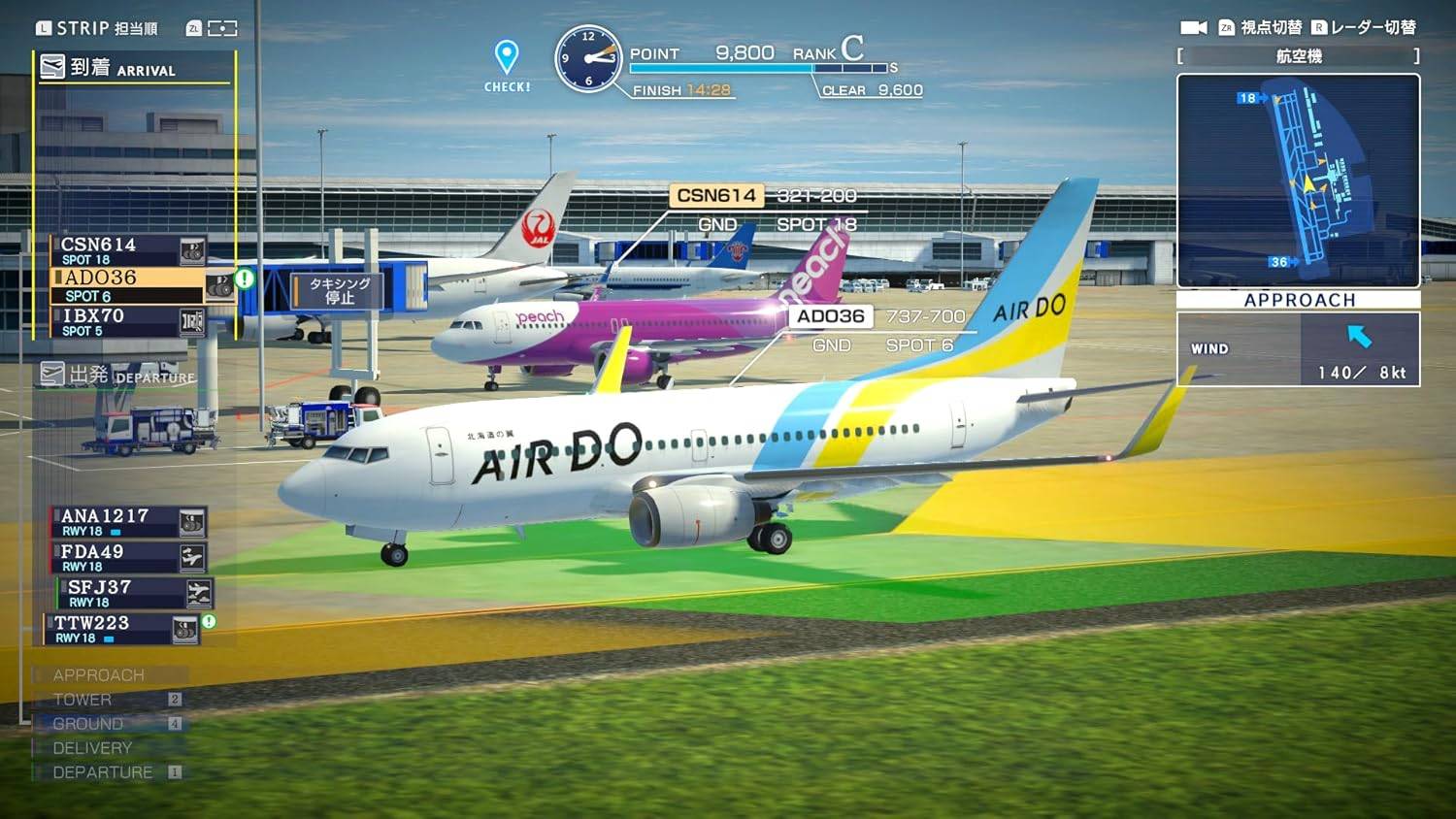Click the blue CHECK! location pin icon
This screenshot has width=1456, height=819.
pyautogui.click(x=505, y=55)
